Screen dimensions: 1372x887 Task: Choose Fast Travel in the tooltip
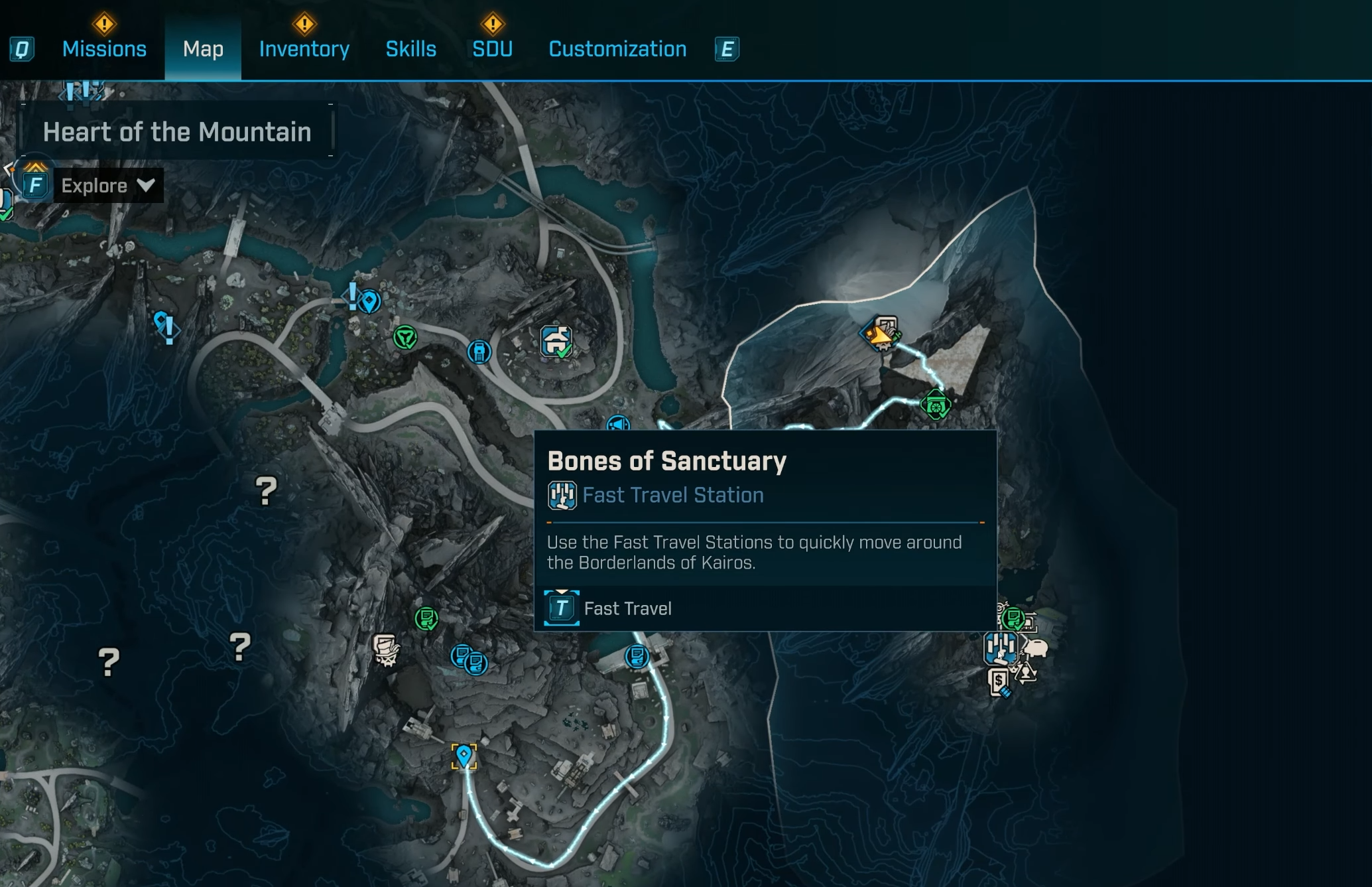coord(627,608)
